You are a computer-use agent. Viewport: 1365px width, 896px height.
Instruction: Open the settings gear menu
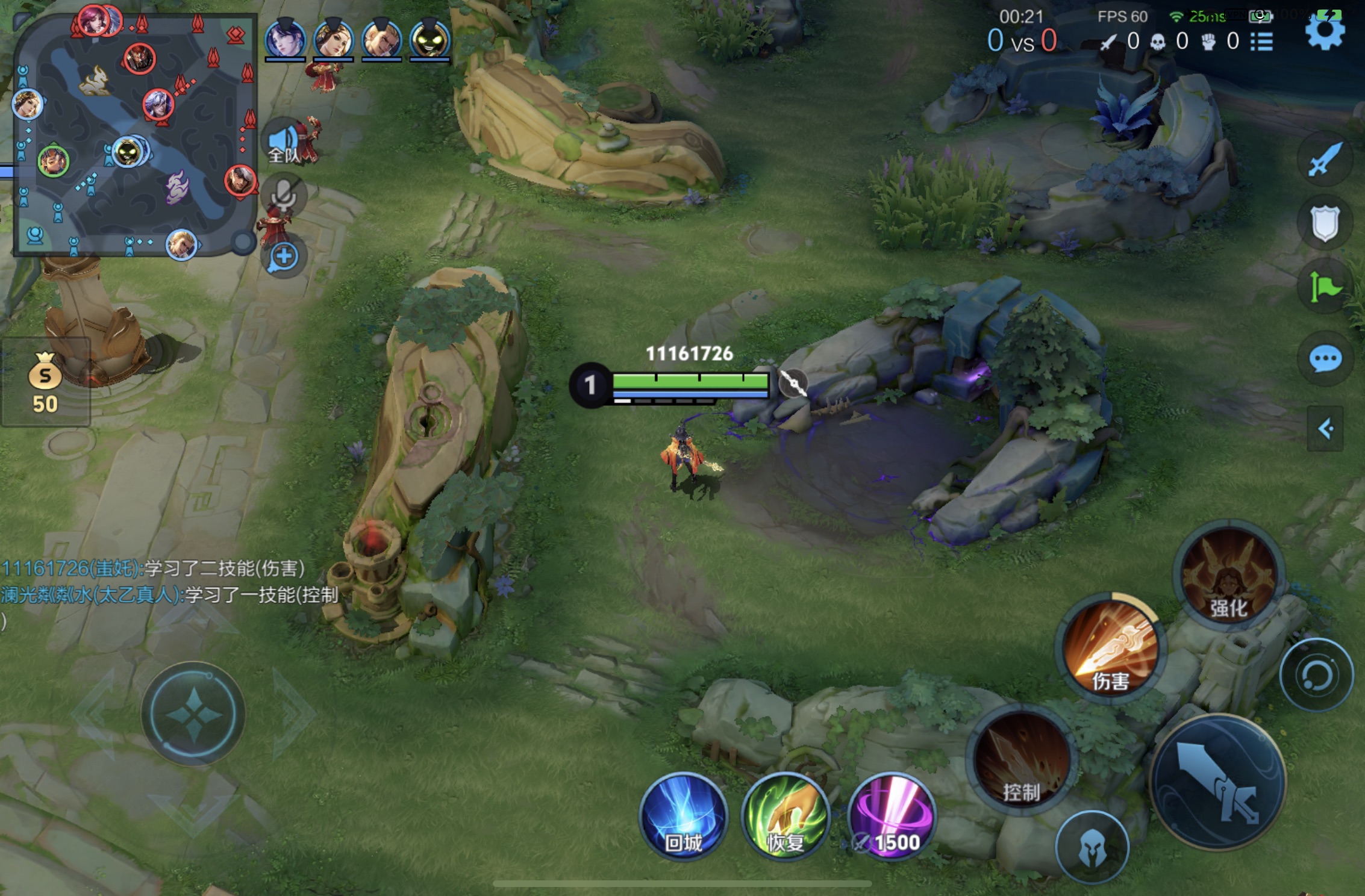tap(1324, 32)
